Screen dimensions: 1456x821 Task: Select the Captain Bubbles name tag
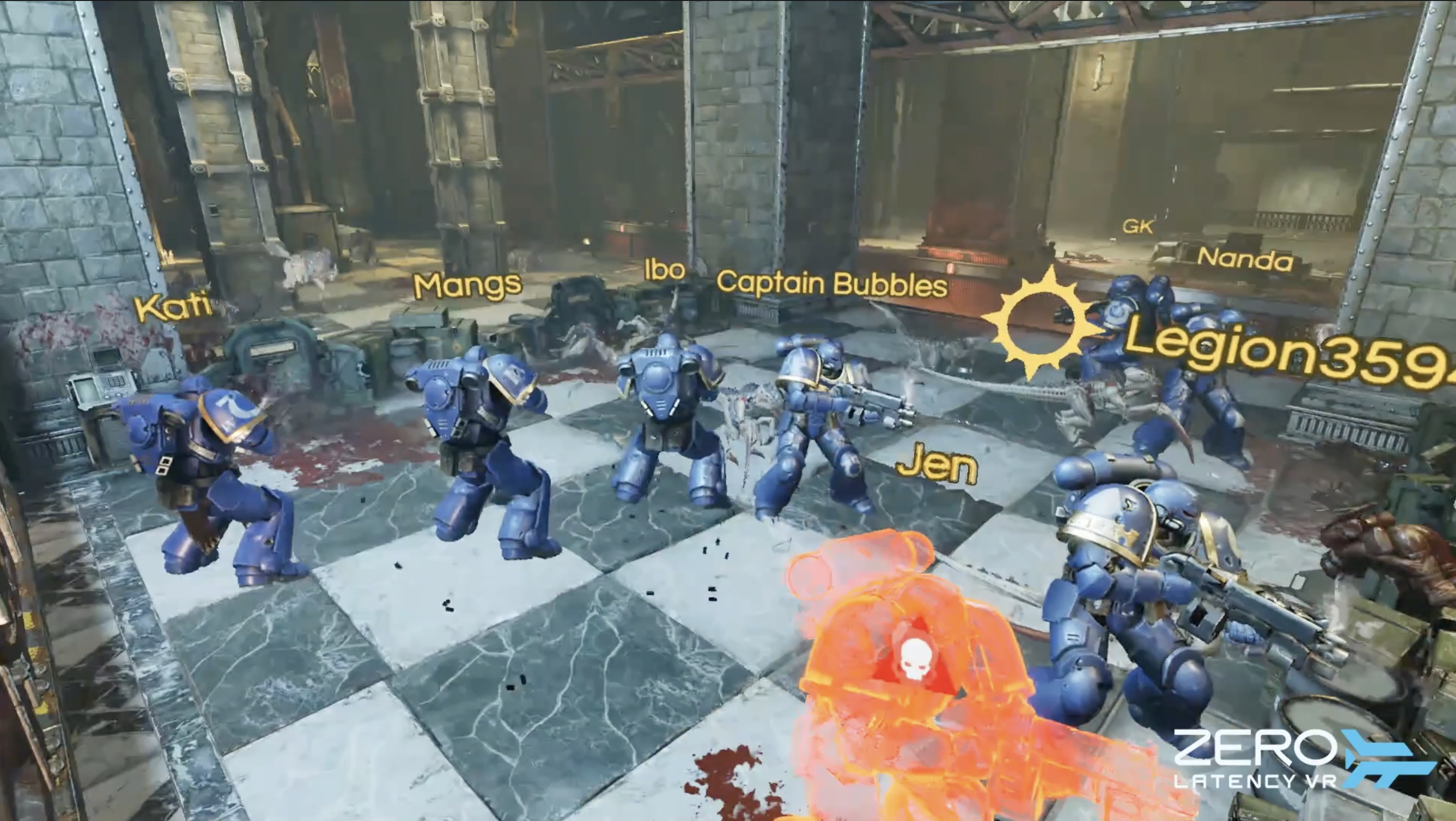[x=832, y=284]
